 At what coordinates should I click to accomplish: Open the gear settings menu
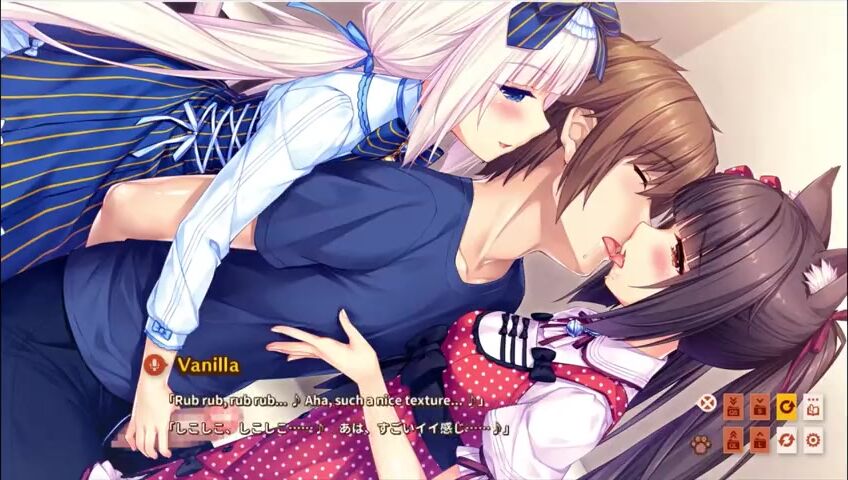[813, 440]
